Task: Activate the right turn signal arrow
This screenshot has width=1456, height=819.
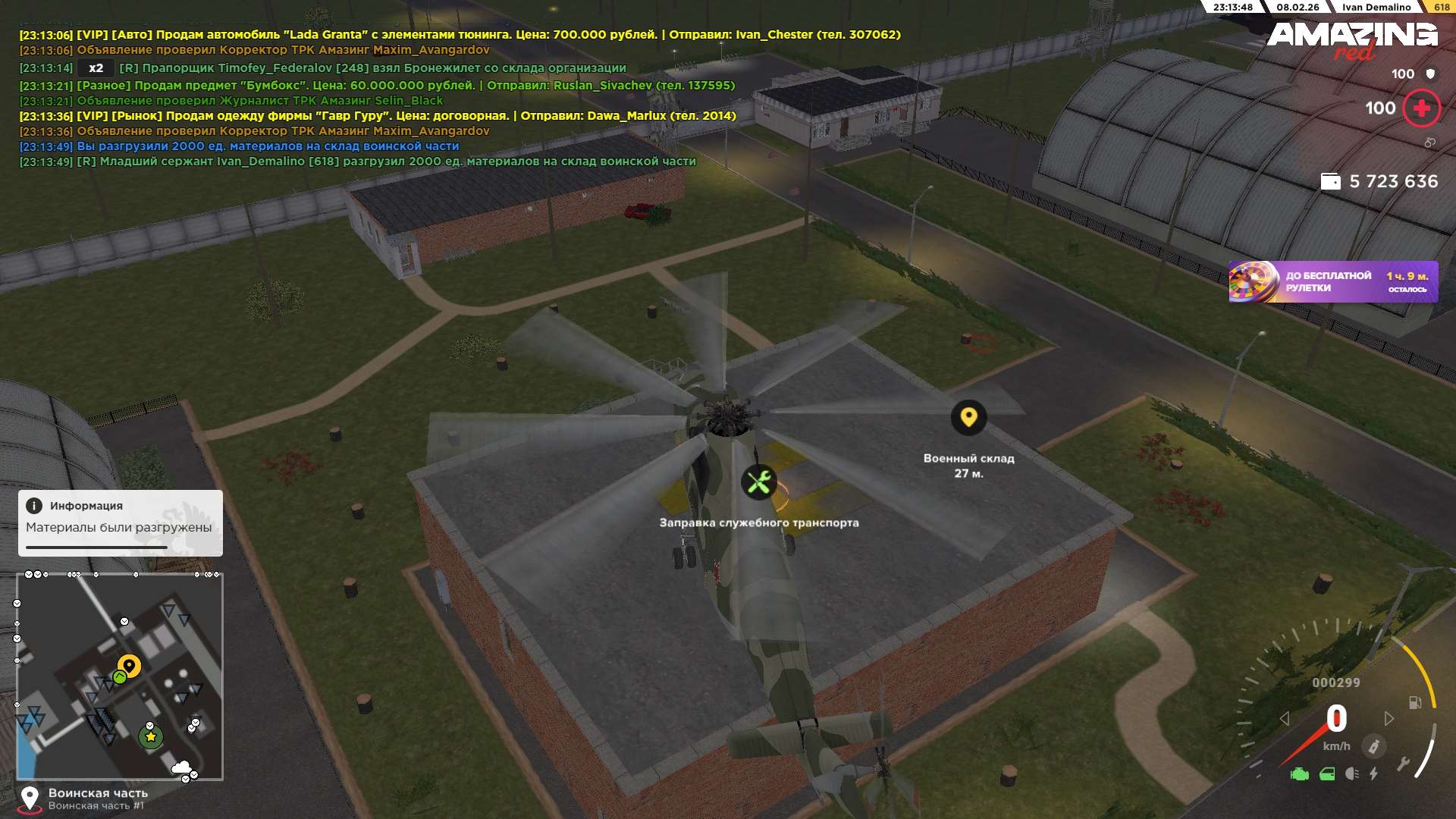Action: [x=1389, y=718]
